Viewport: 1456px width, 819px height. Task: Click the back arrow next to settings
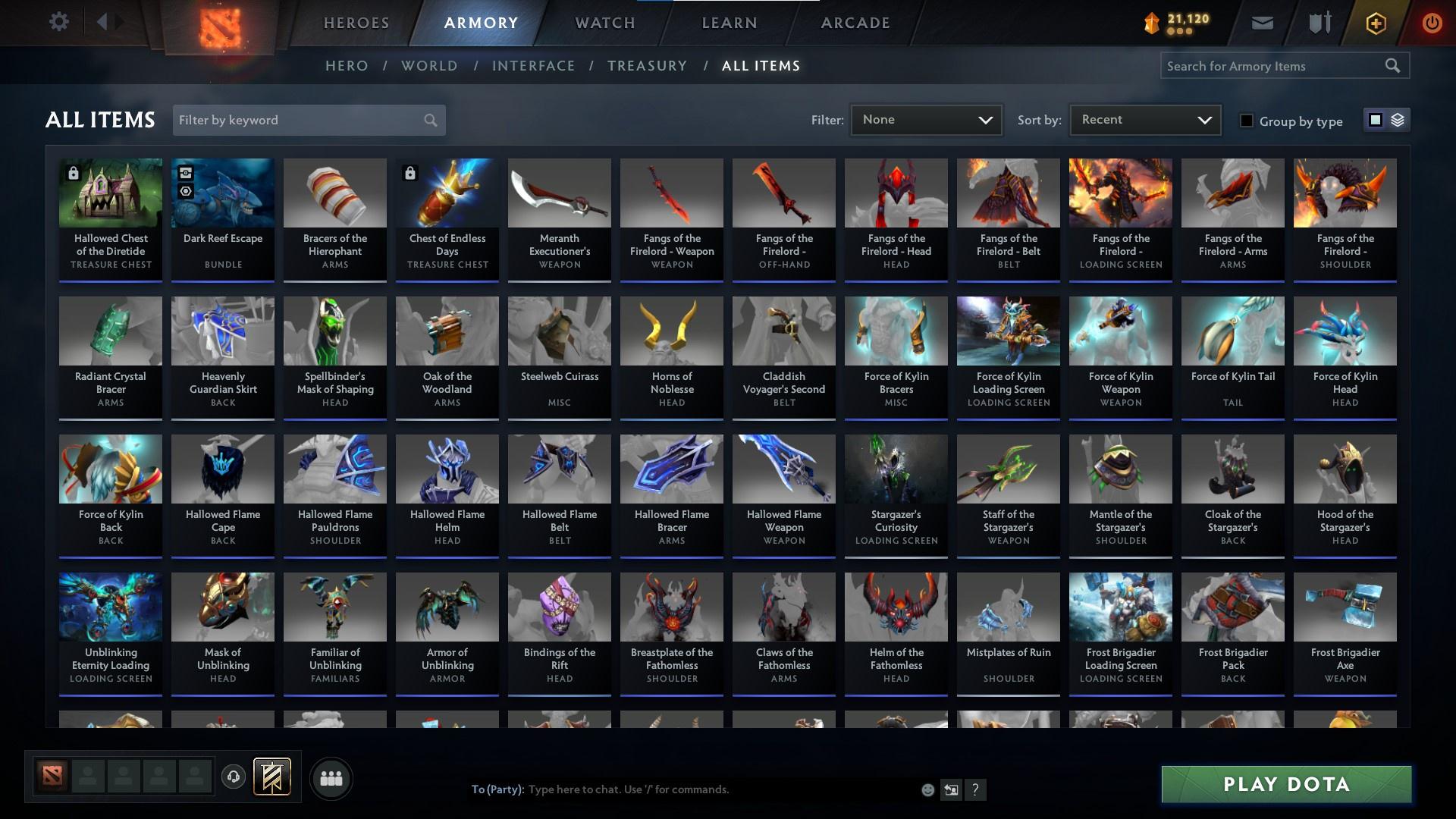click(103, 21)
